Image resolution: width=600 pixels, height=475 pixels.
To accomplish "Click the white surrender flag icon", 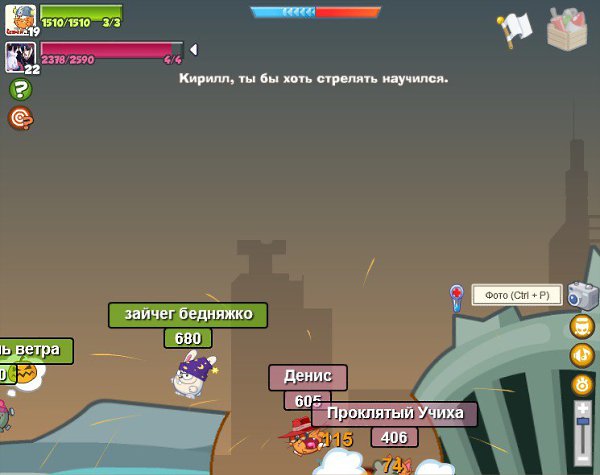I will pyautogui.click(x=514, y=28).
